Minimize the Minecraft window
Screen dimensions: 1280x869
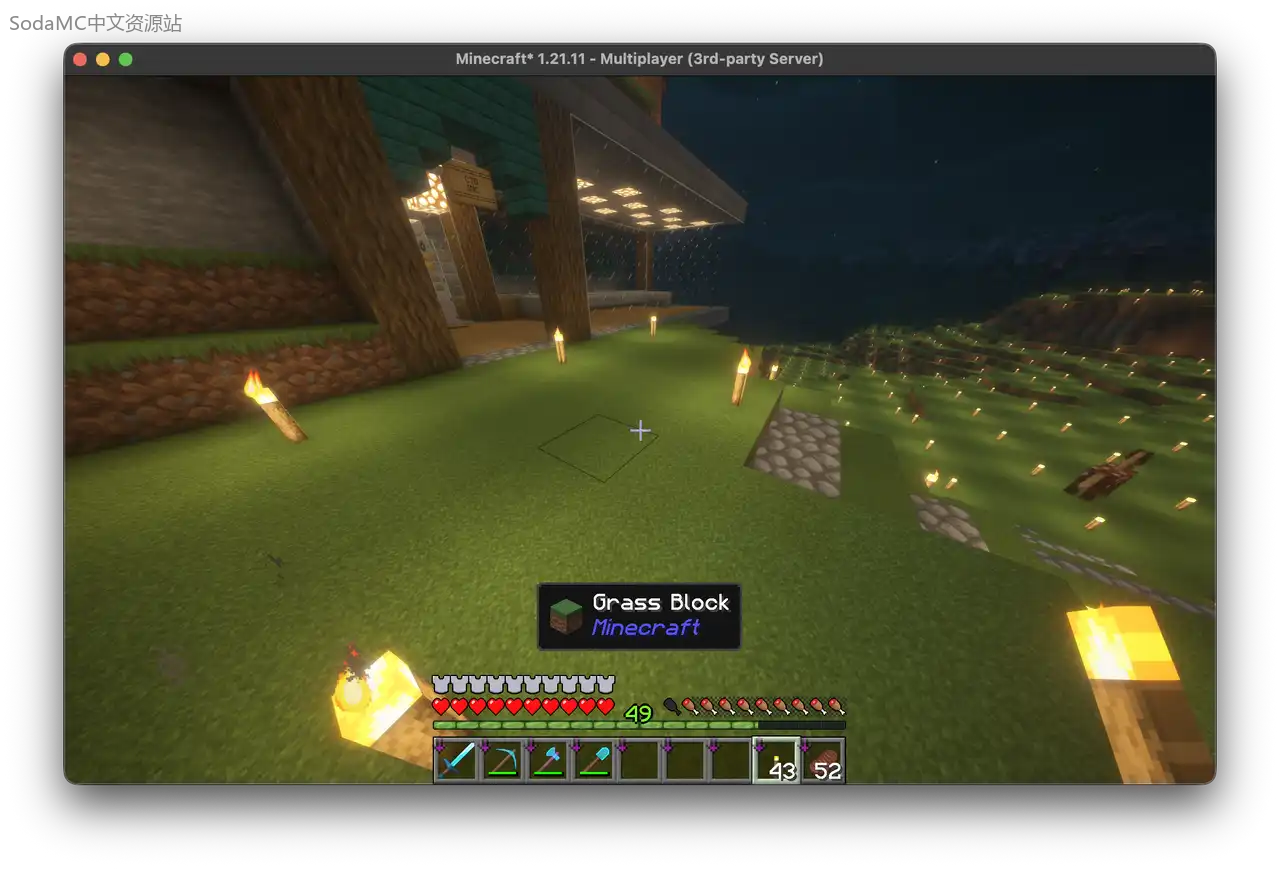point(103,59)
